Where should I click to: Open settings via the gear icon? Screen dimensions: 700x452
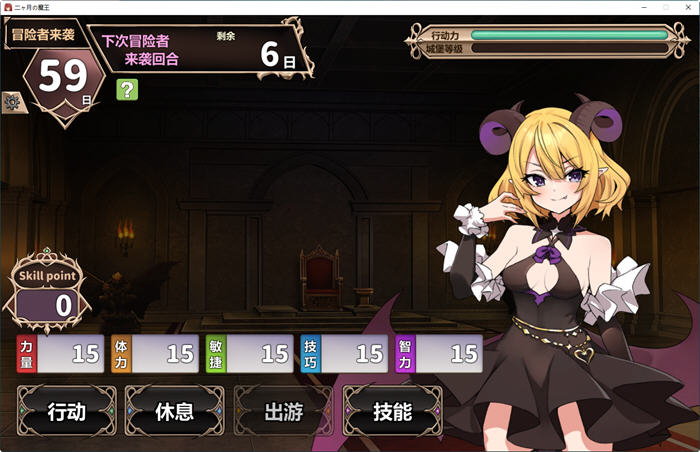[x=12, y=101]
